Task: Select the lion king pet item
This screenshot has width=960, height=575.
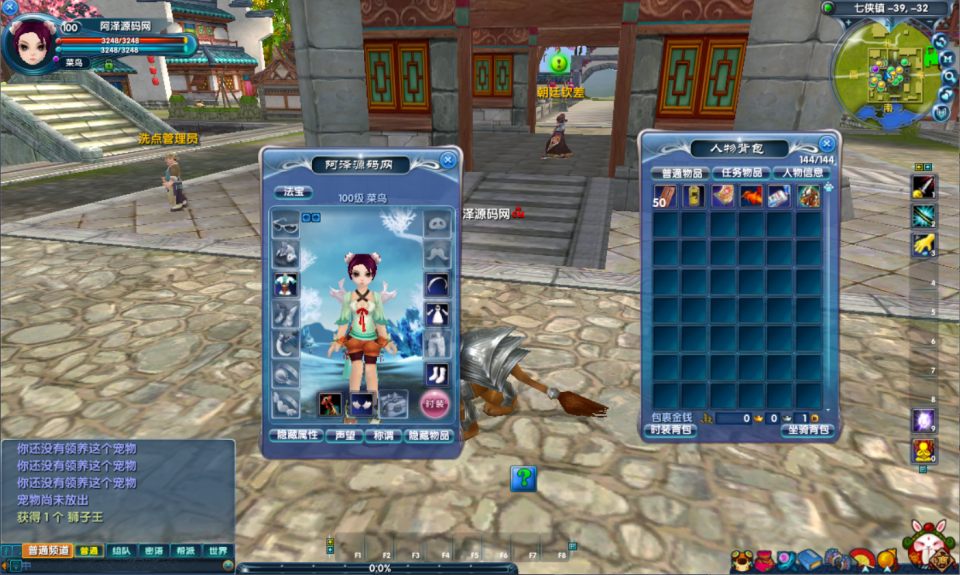Action: [808, 196]
